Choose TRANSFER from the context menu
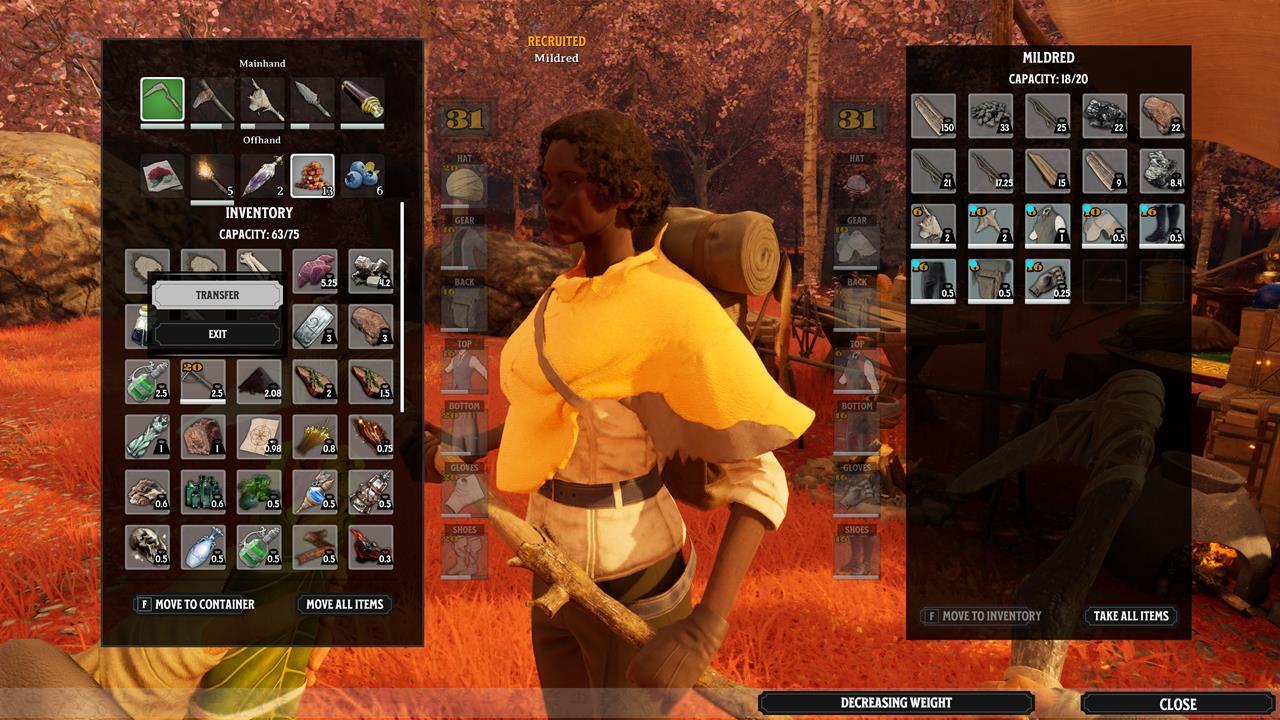The height and width of the screenshot is (720, 1280). point(217,294)
